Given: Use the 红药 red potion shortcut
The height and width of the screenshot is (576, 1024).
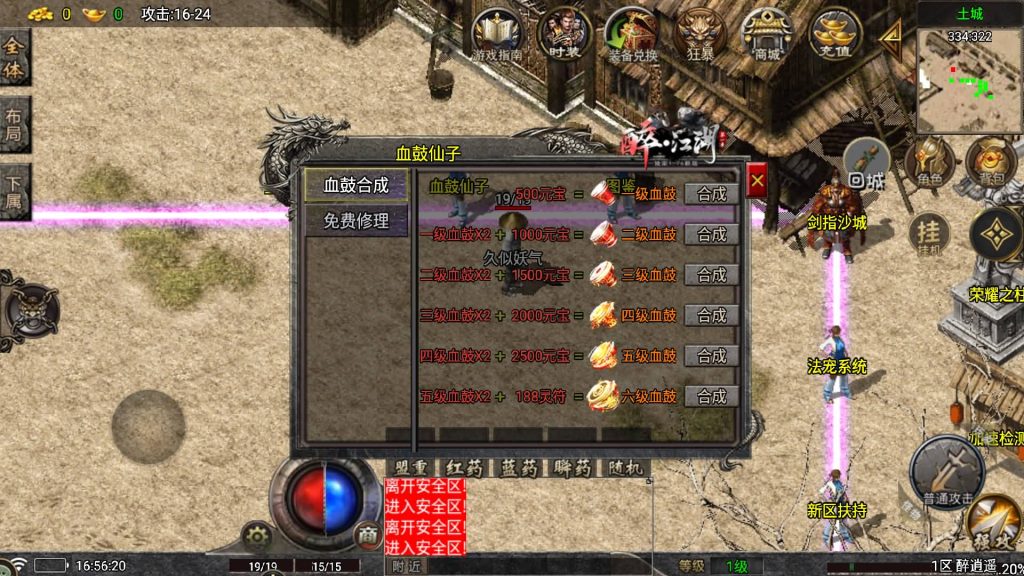Looking at the screenshot, I should [465, 468].
